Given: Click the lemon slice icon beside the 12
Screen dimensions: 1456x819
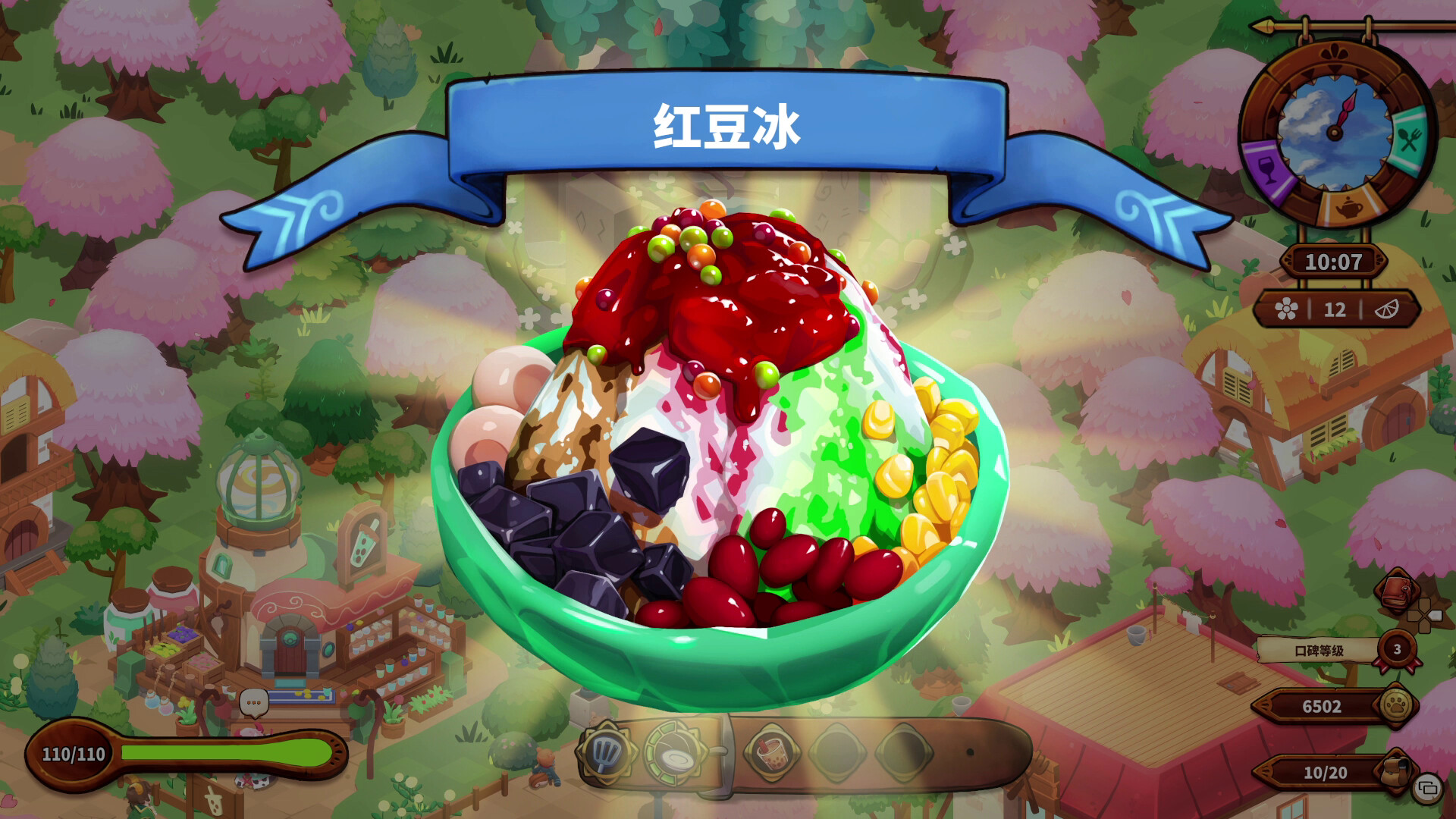Looking at the screenshot, I should (x=1388, y=309).
